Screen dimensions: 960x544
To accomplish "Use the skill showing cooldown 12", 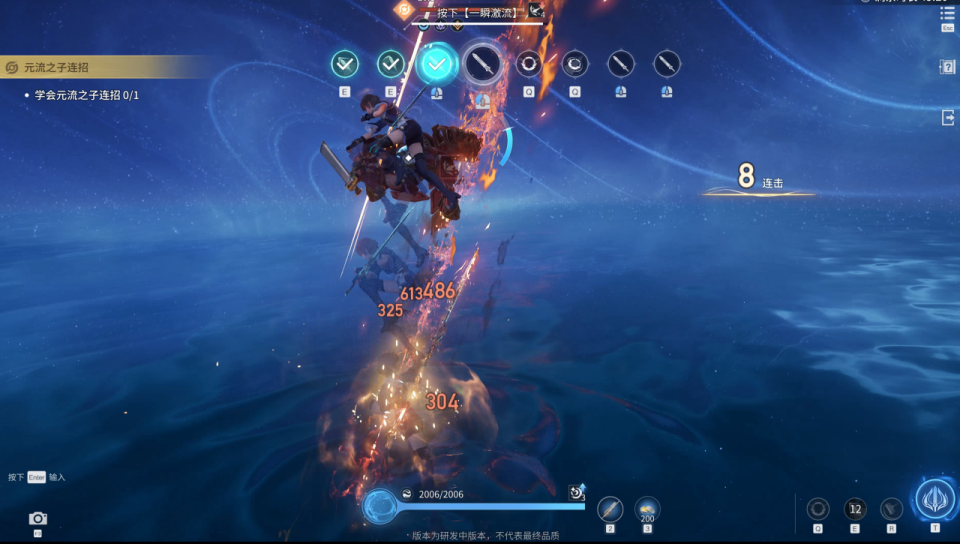I will (855, 509).
